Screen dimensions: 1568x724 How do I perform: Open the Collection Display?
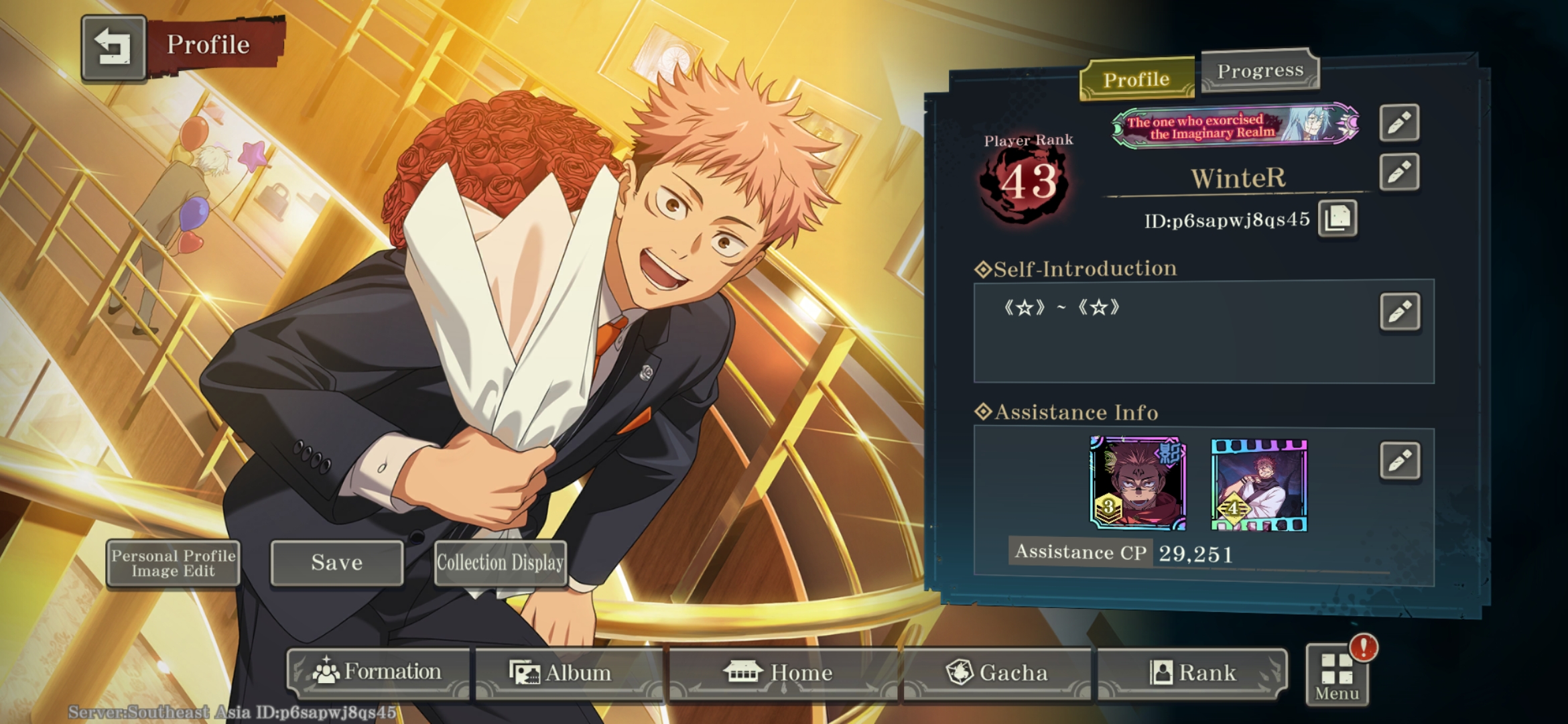tap(500, 563)
